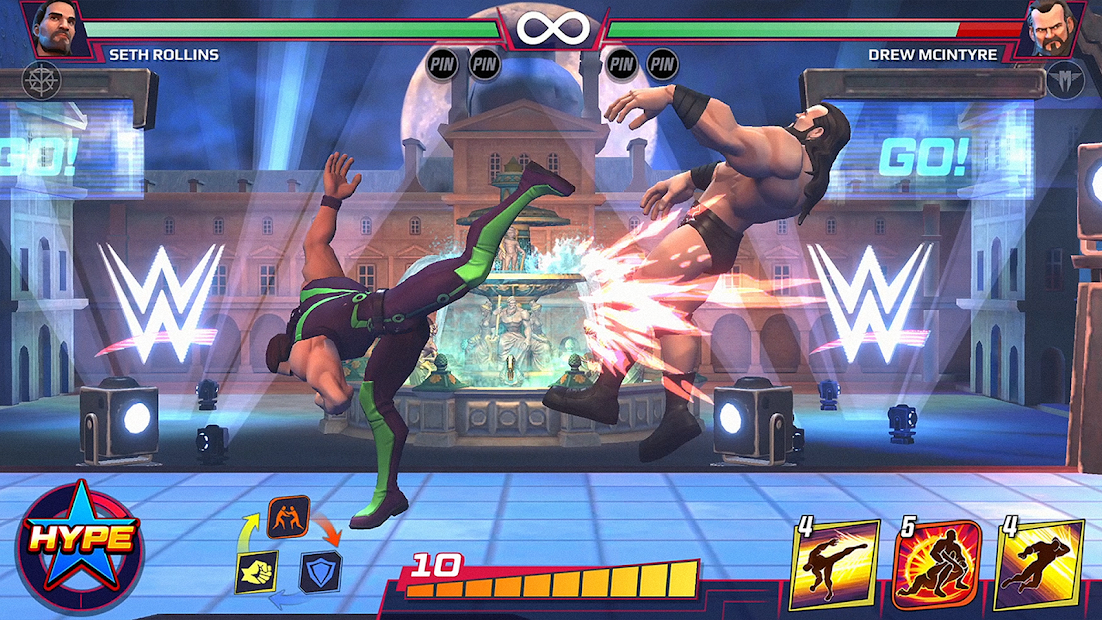Viewport: 1102px width, 620px height.
Task: Tap the yellow fist class icon
Action: (256, 572)
